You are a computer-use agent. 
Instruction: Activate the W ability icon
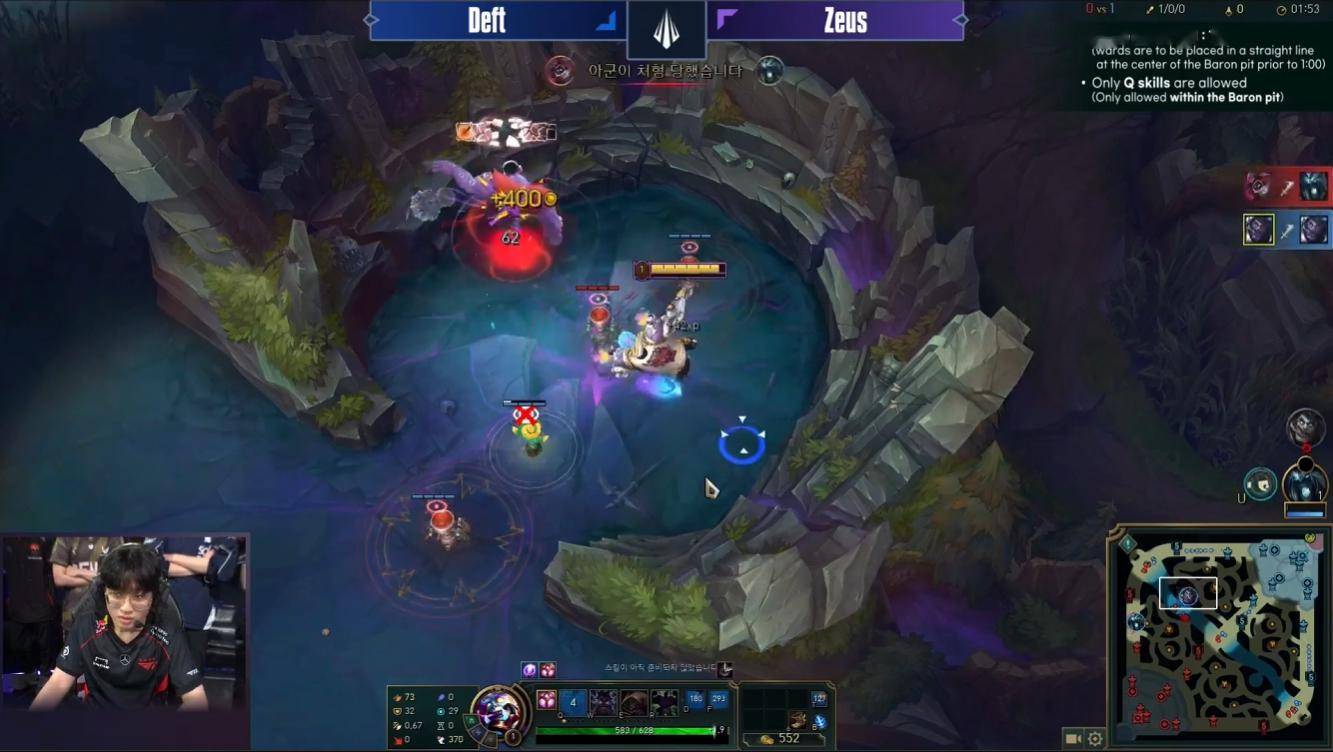(x=602, y=702)
